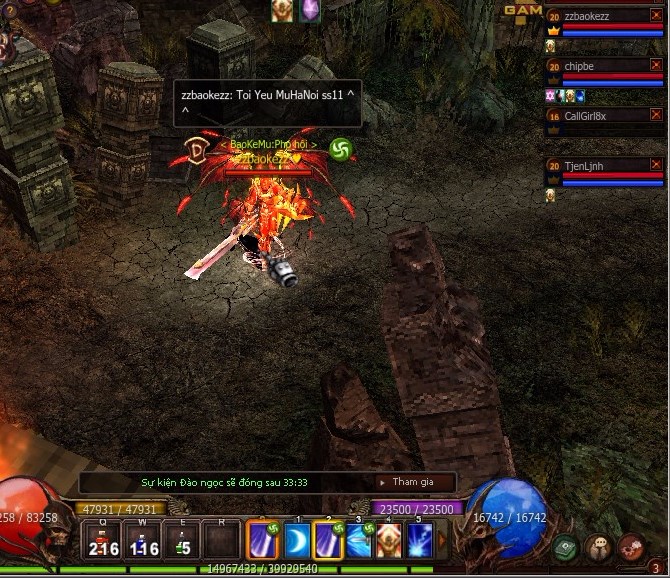Open the character face menu icon
This screenshot has height=578, width=670.
[x=597, y=547]
